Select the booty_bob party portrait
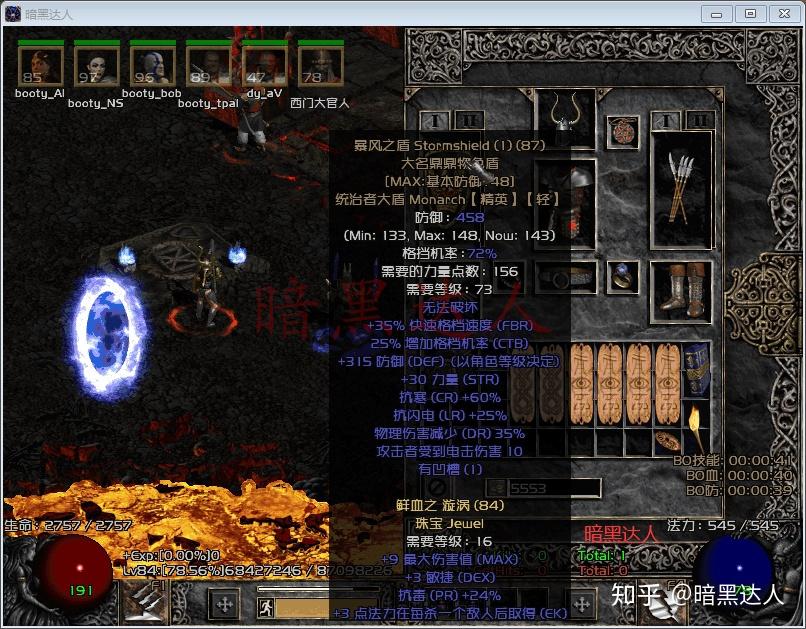The width and height of the screenshot is (806, 629). [x=152, y=66]
